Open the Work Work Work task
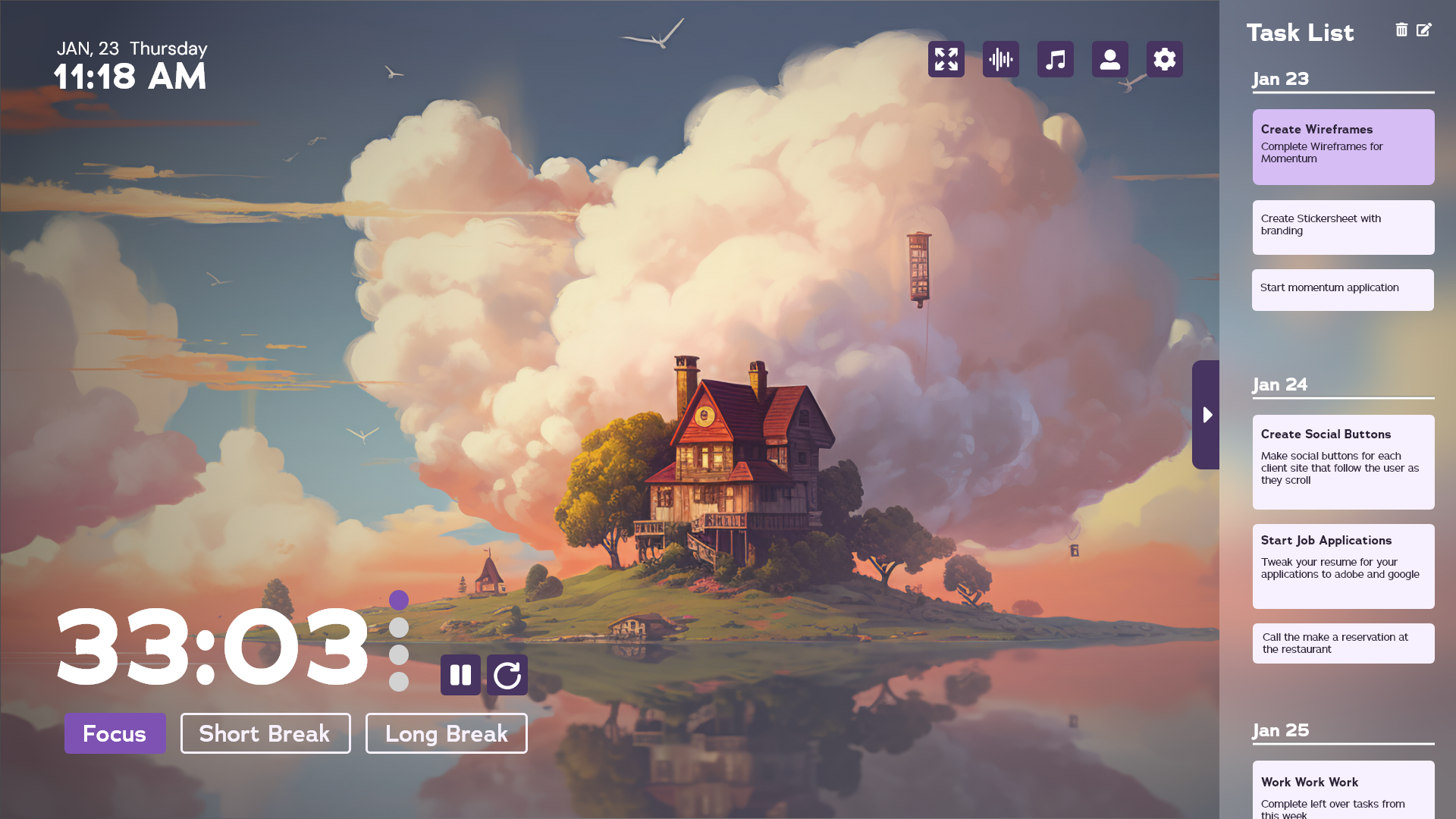Screen dimensions: 1456x819 [1343, 790]
